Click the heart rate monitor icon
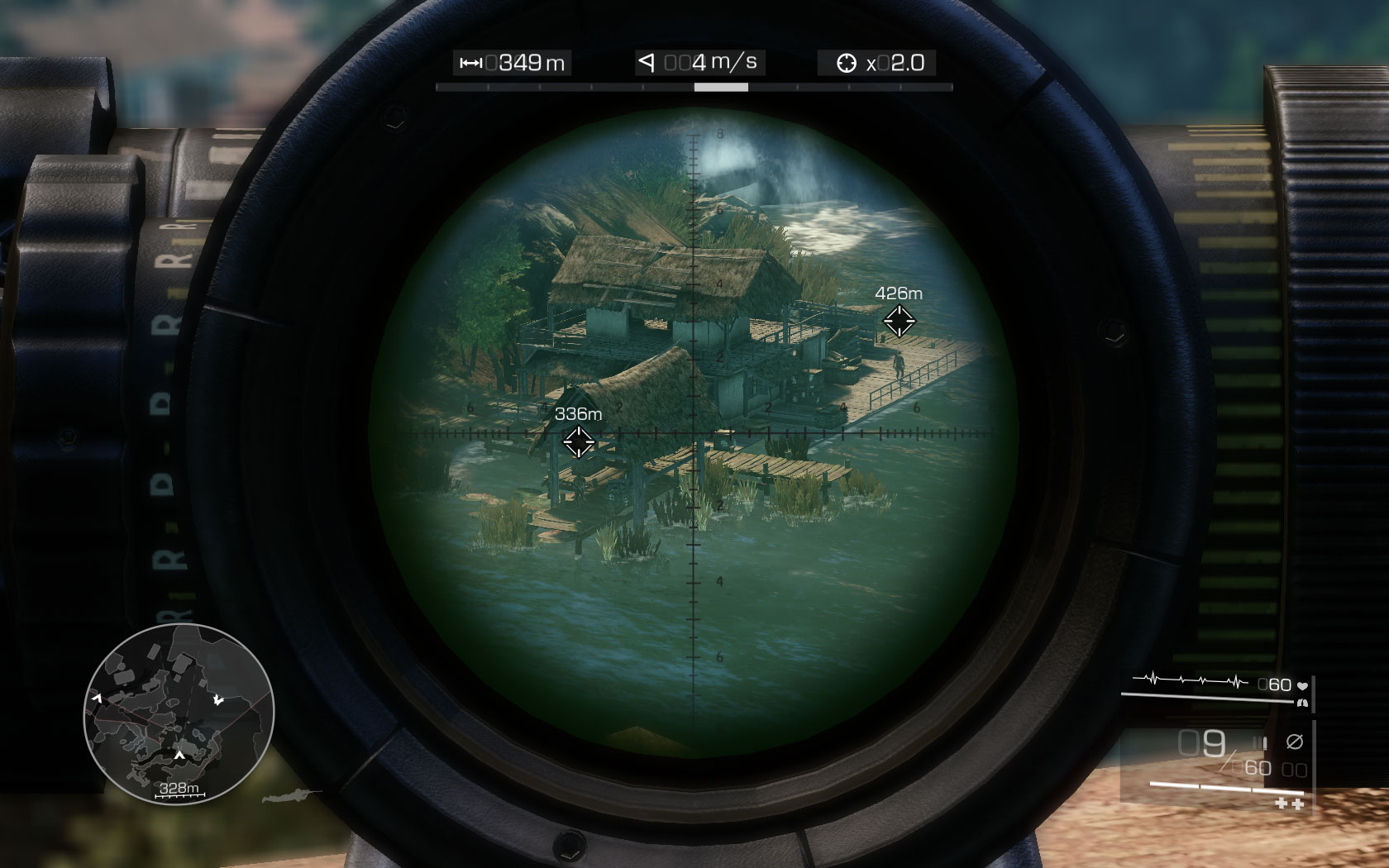This screenshot has height=868, width=1389. click(1303, 685)
